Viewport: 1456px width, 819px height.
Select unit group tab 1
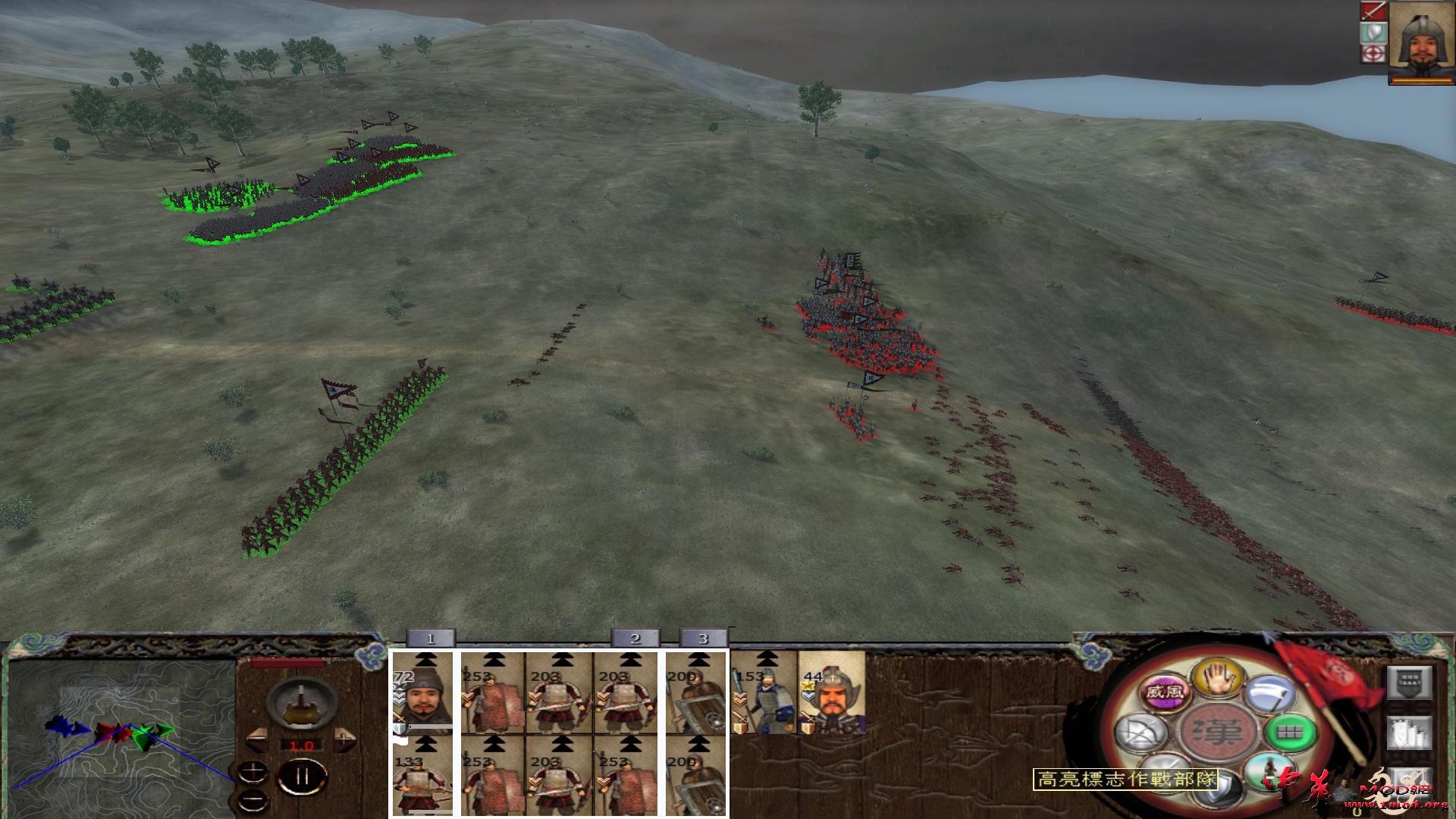[x=432, y=639]
